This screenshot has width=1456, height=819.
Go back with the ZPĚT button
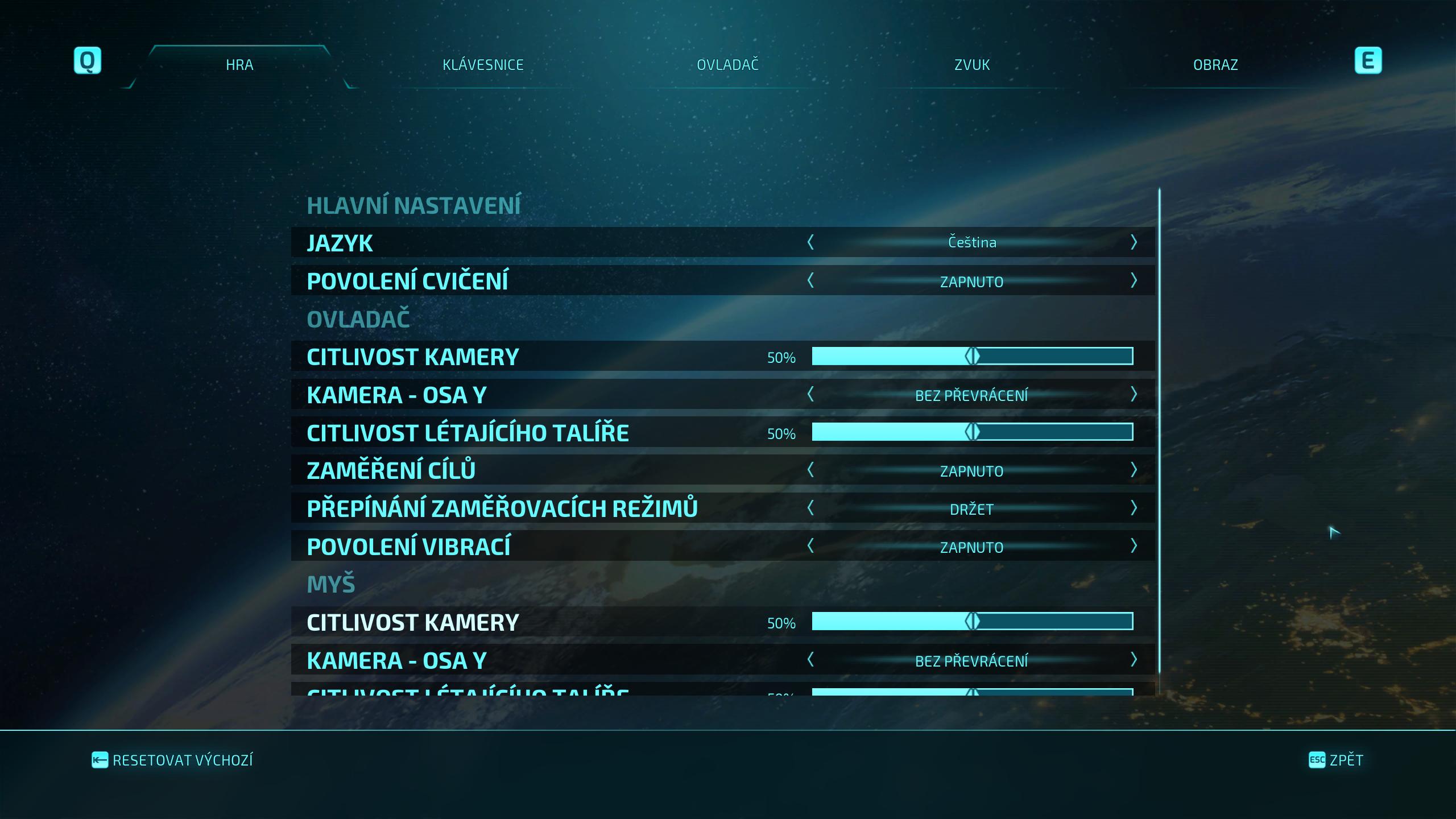pos(1336,760)
